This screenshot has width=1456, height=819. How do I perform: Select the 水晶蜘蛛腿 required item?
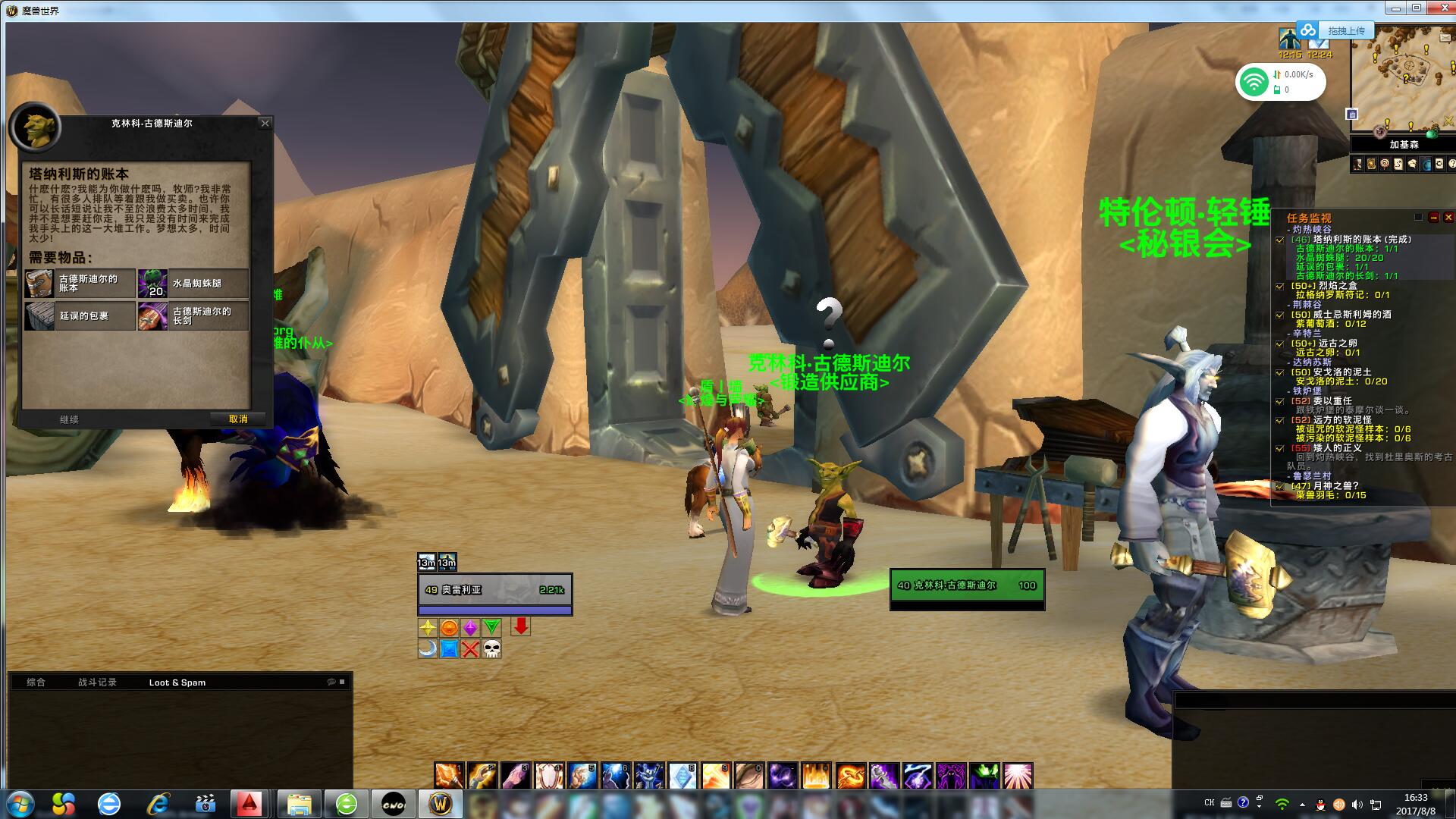tap(193, 284)
